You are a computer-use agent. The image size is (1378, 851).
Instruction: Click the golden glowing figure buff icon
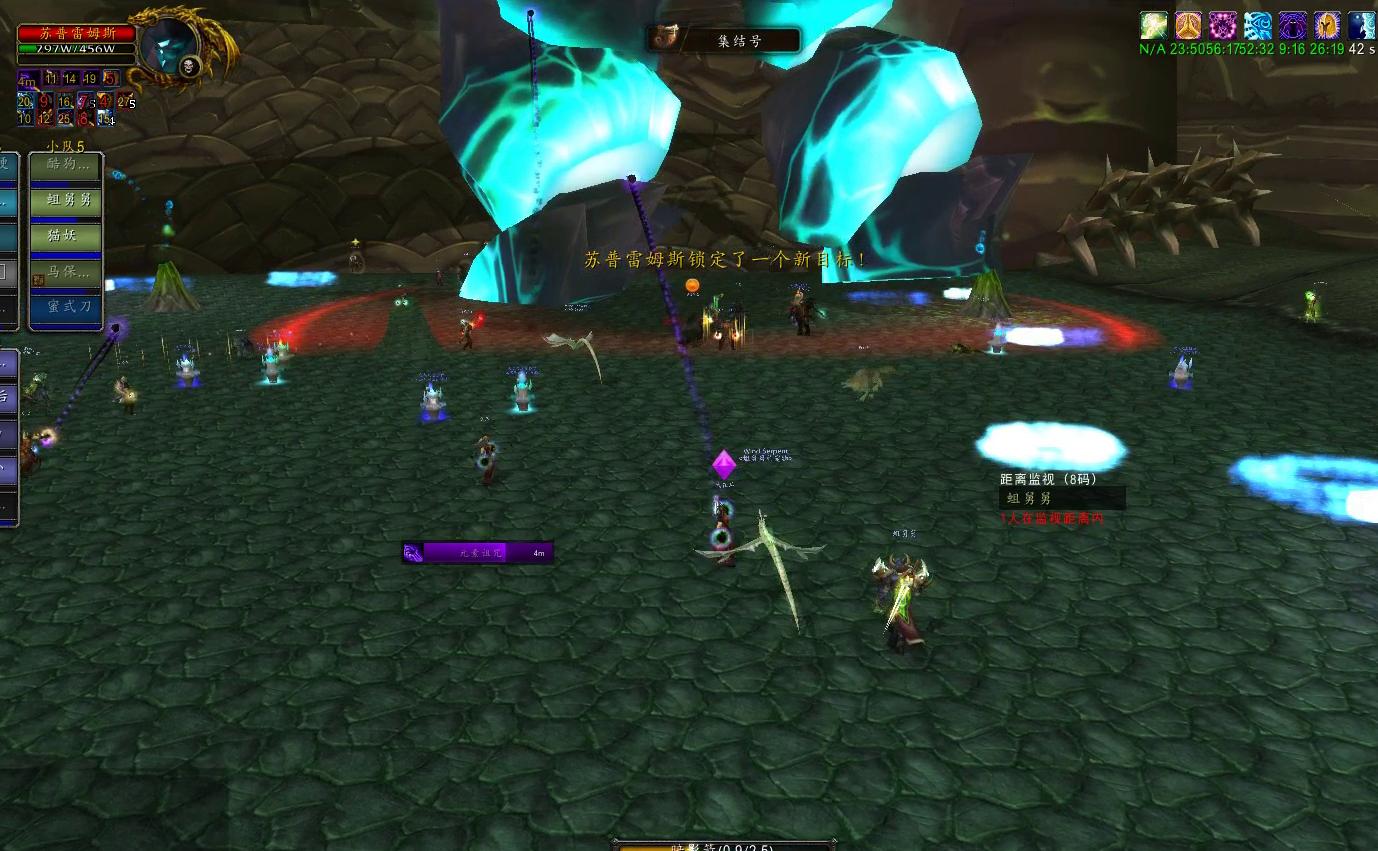[x=1327, y=26]
